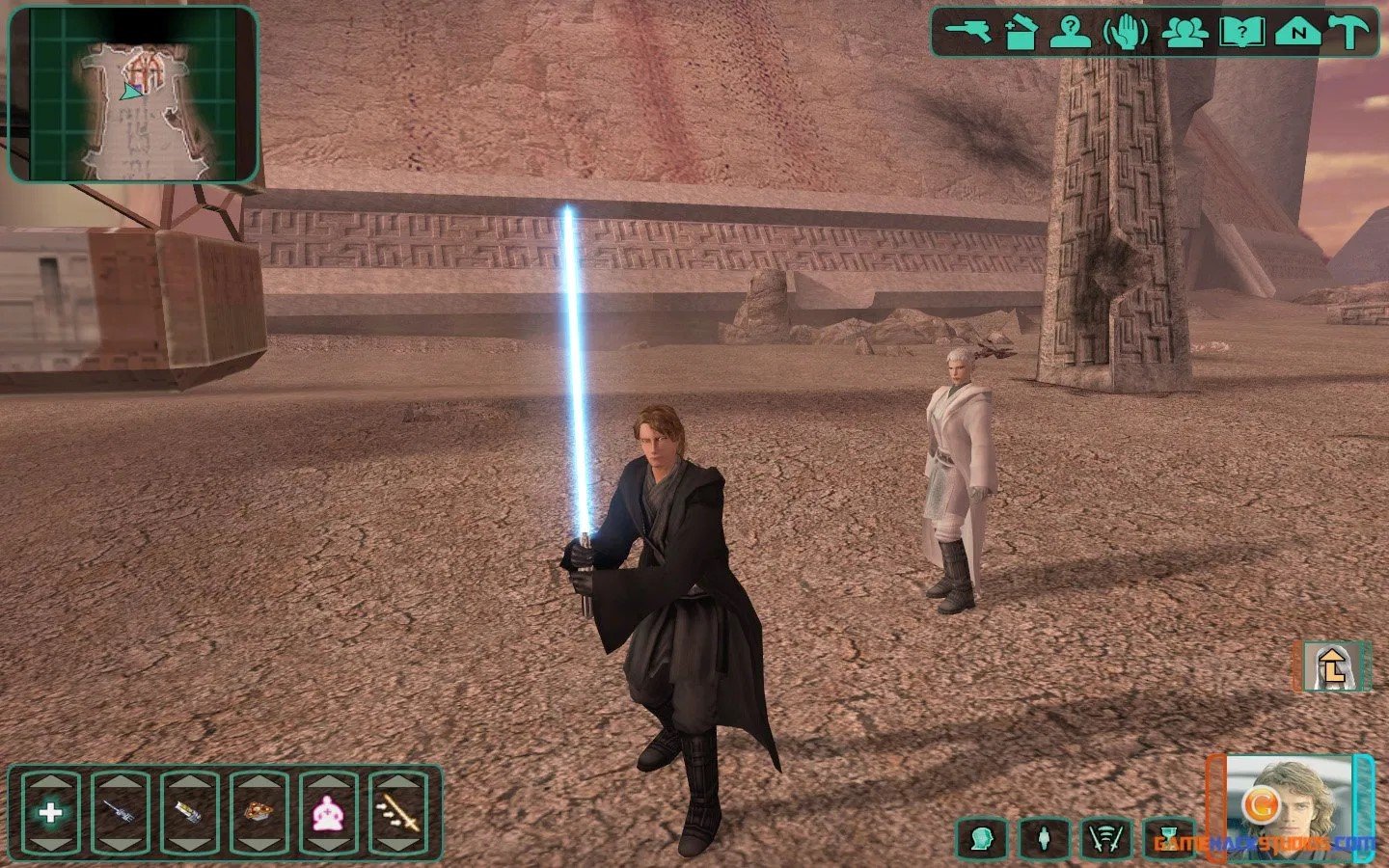This screenshot has width=1389, height=868.
Task: Use the white cross heal action slot
Action: 50,813
